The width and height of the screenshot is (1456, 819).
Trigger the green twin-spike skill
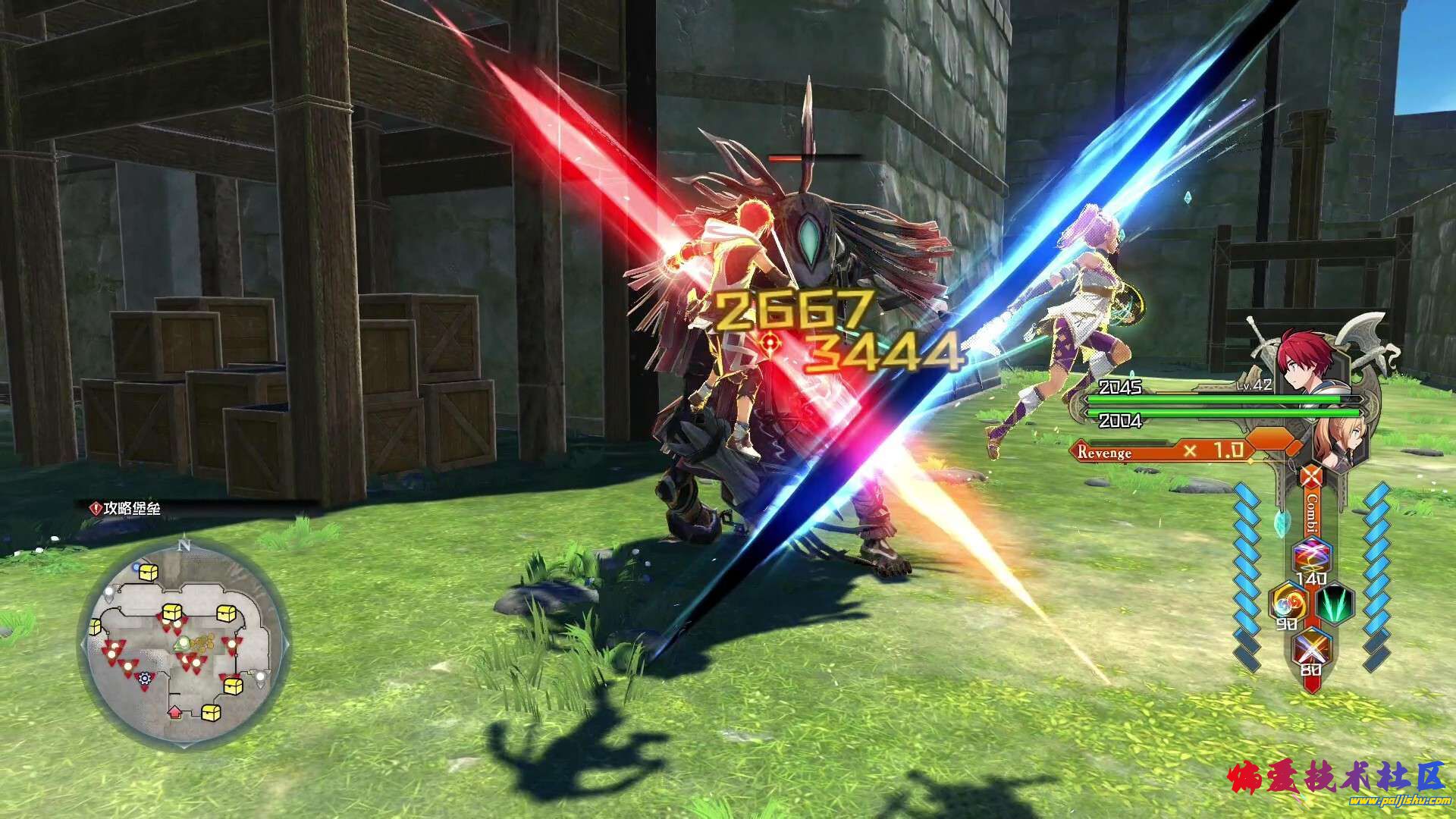[x=1335, y=604]
